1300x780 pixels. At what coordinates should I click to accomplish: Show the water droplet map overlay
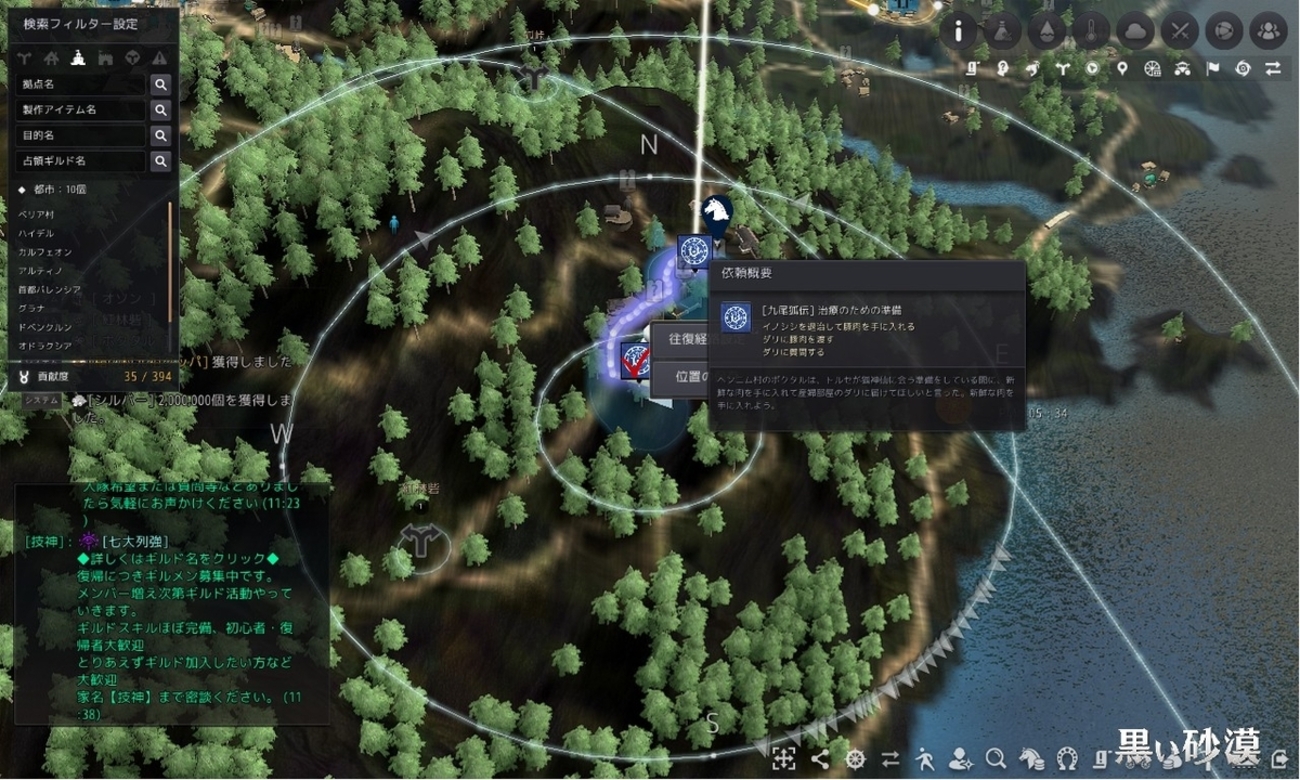coord(1047,31)
